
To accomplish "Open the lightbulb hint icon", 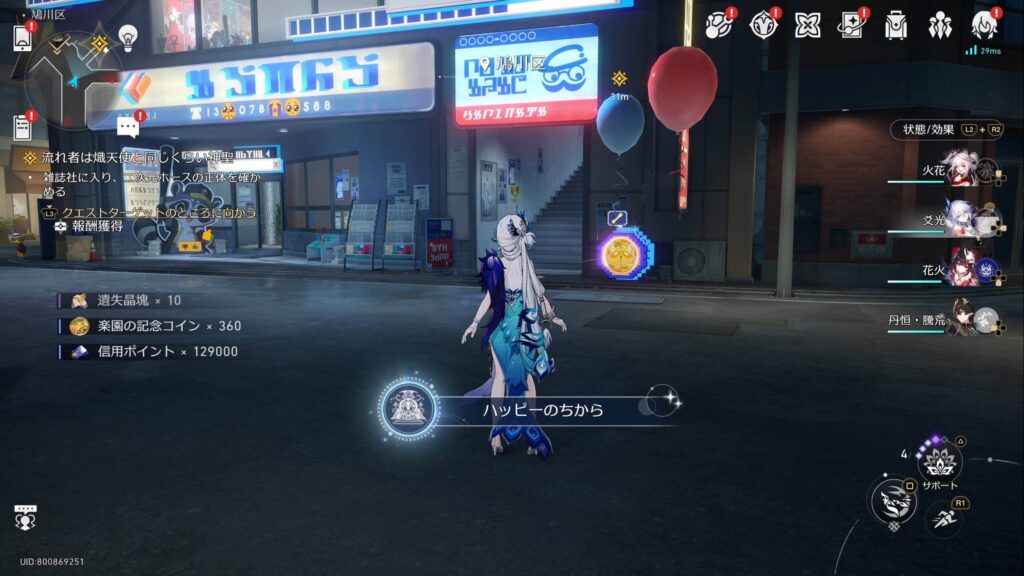I will [128, 38].
